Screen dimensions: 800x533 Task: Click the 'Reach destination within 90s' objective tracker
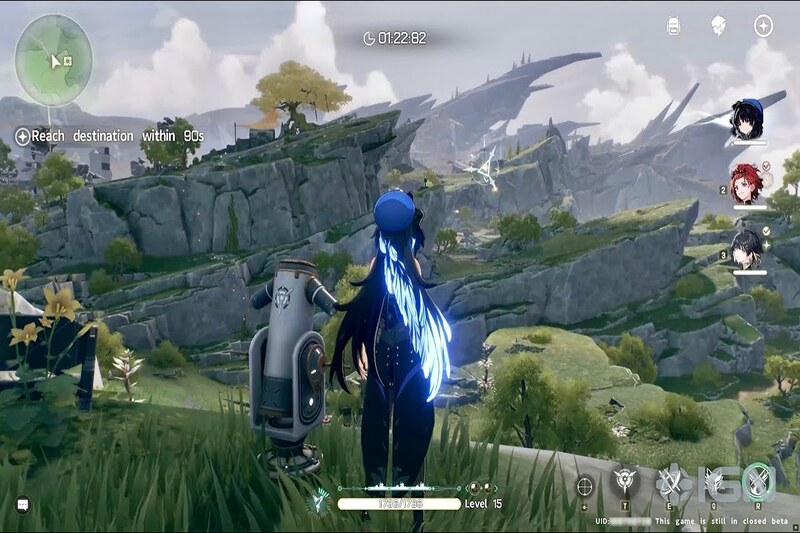coord(110,136)
